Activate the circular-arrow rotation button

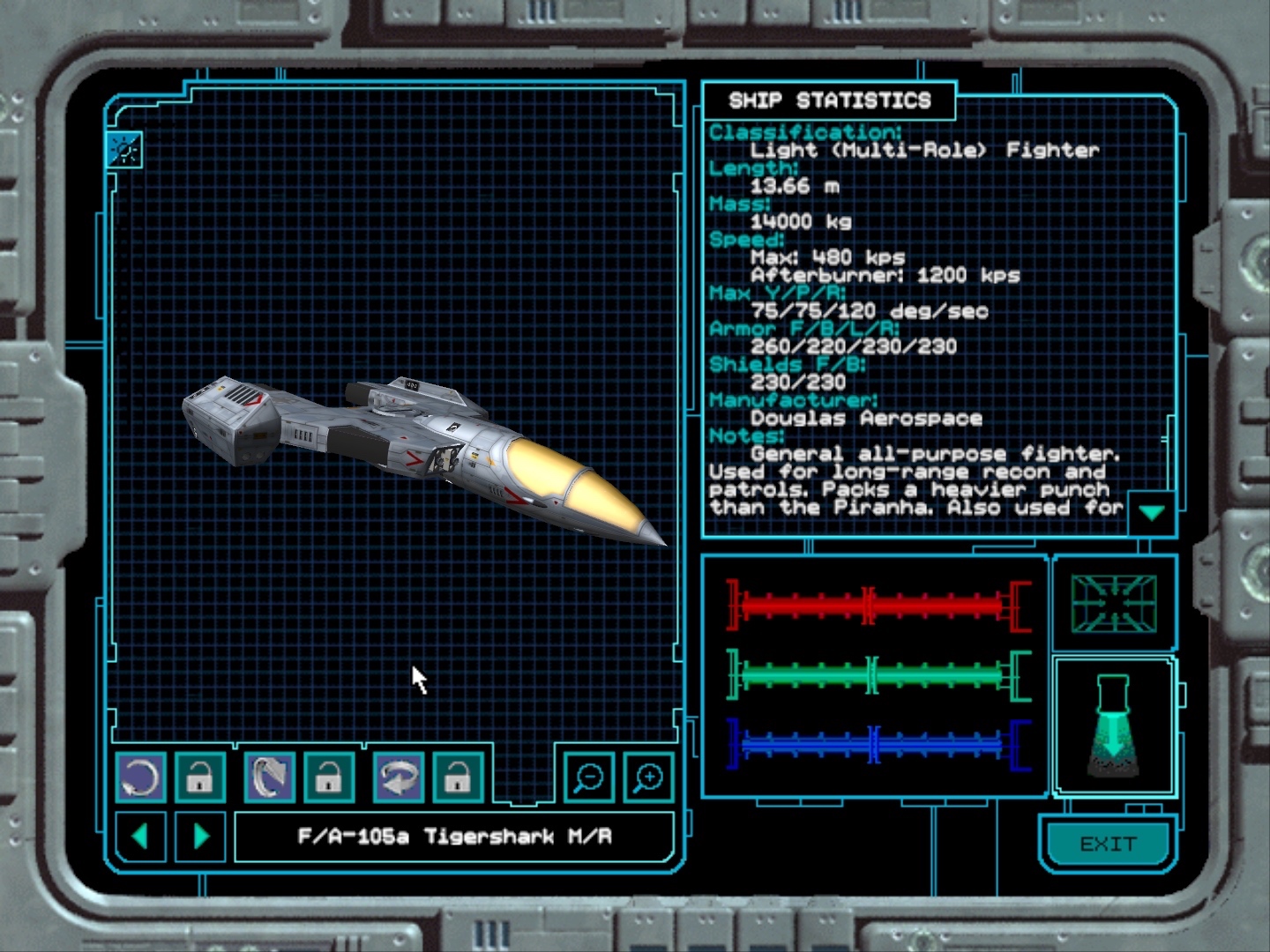(x=141, y=777)
